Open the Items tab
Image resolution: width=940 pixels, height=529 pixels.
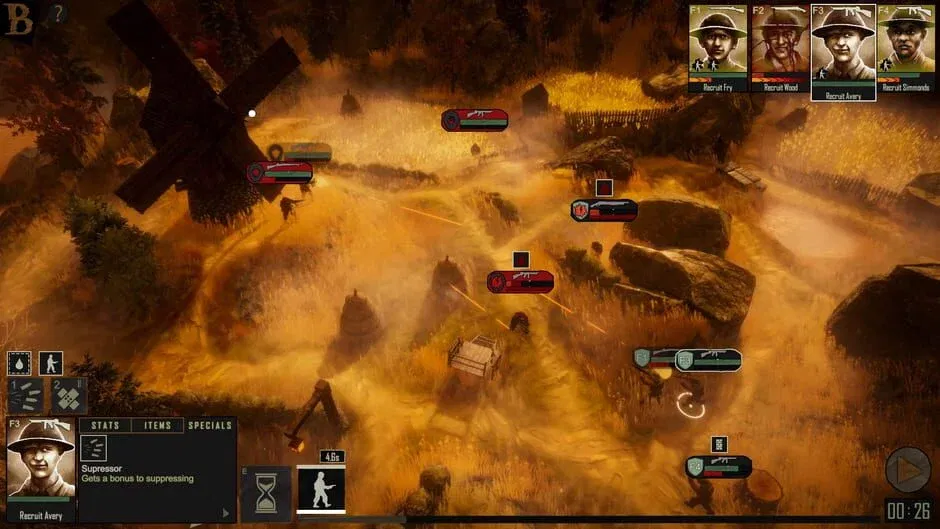(x=158, y=426)
